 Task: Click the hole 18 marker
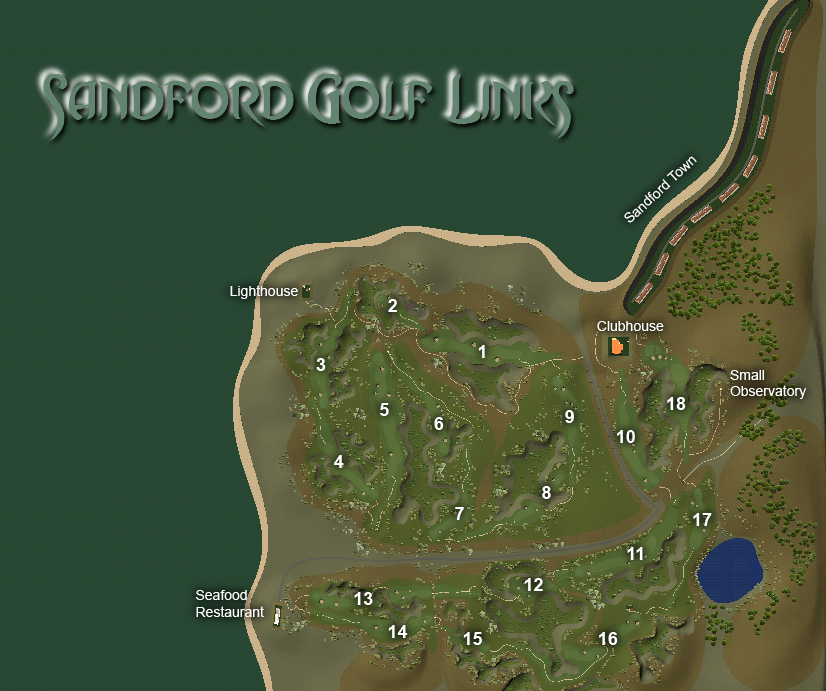click(677, 404)
